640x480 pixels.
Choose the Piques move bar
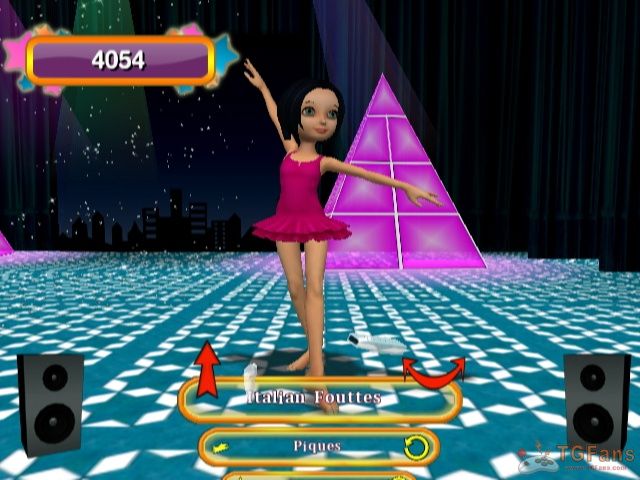pyautogui.click(x=318, y=446)
